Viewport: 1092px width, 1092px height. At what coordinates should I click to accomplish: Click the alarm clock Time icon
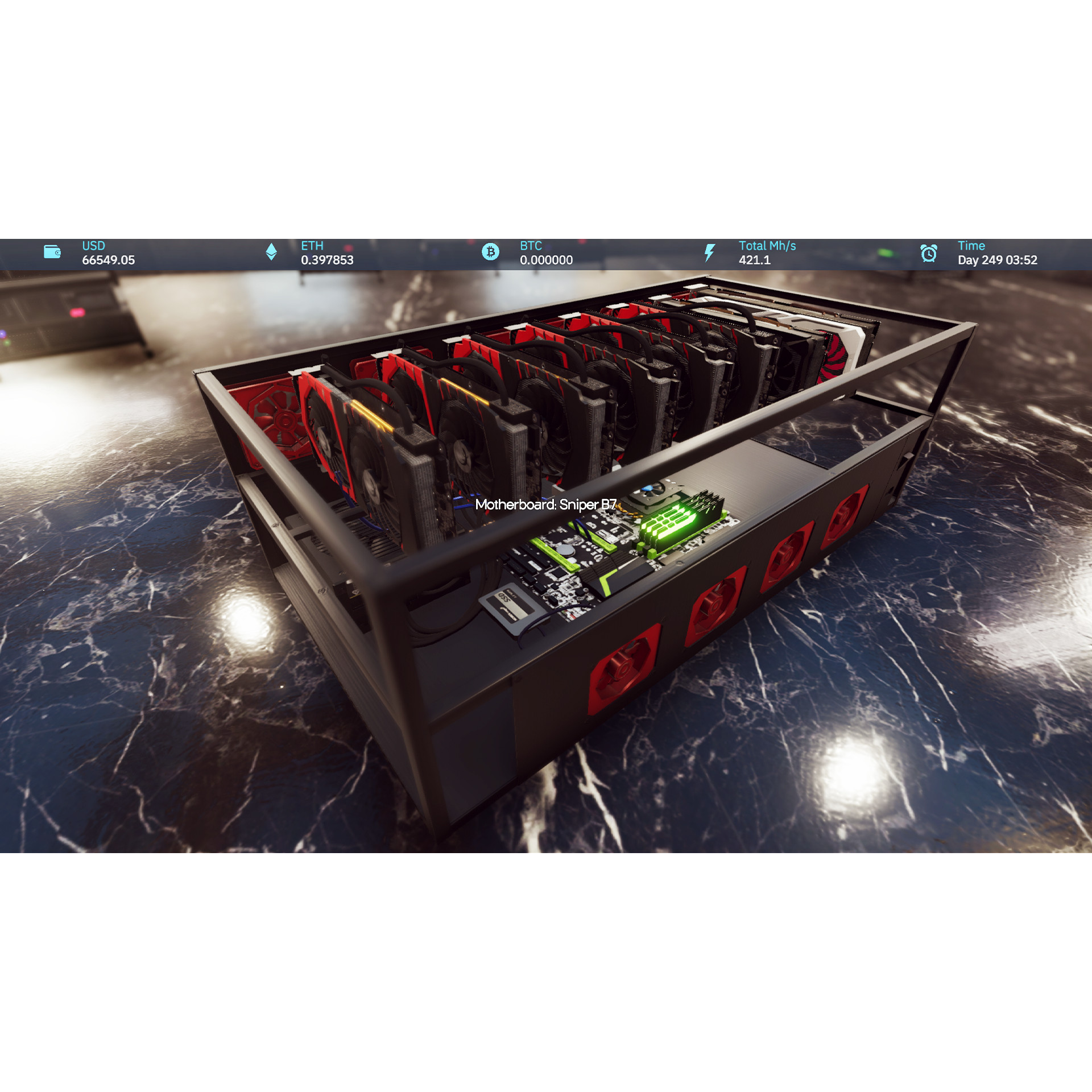coord(928,252)
